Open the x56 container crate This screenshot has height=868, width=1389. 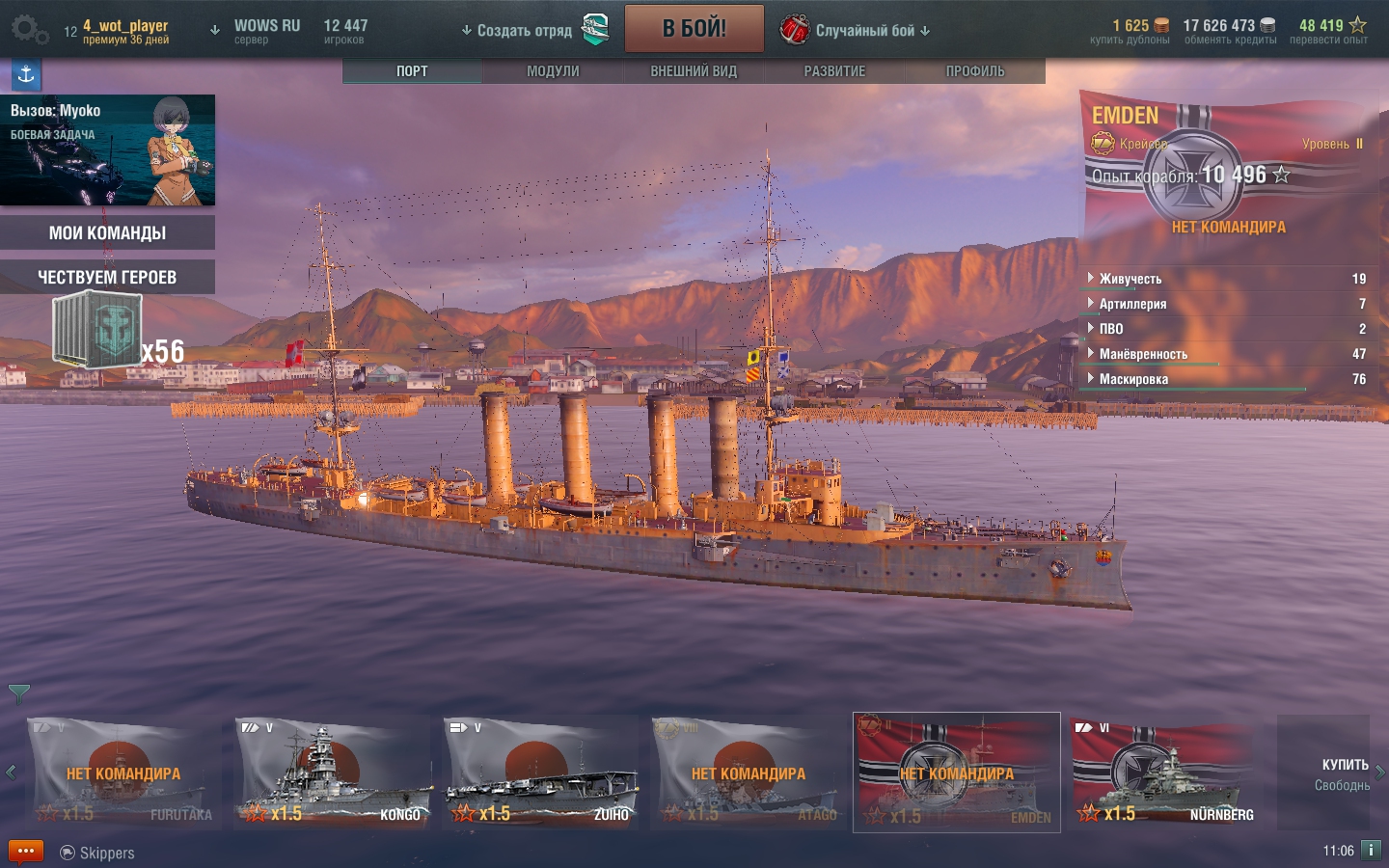[98, 331]
